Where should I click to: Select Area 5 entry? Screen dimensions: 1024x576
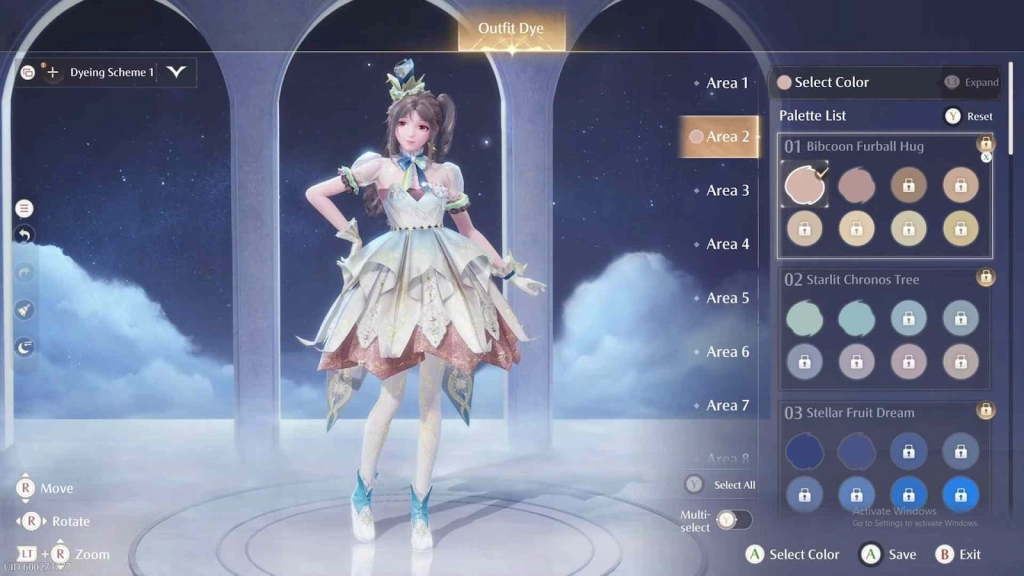pyautogui.click(x=727, y=298)
